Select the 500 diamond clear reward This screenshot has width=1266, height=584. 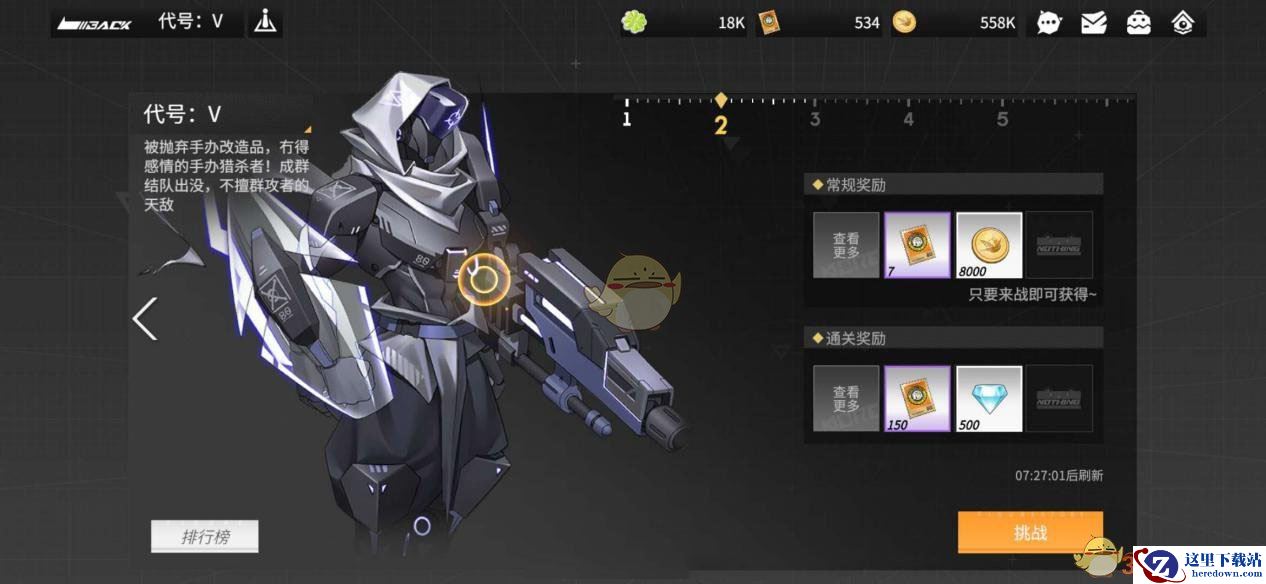click(x=989, y=399)
